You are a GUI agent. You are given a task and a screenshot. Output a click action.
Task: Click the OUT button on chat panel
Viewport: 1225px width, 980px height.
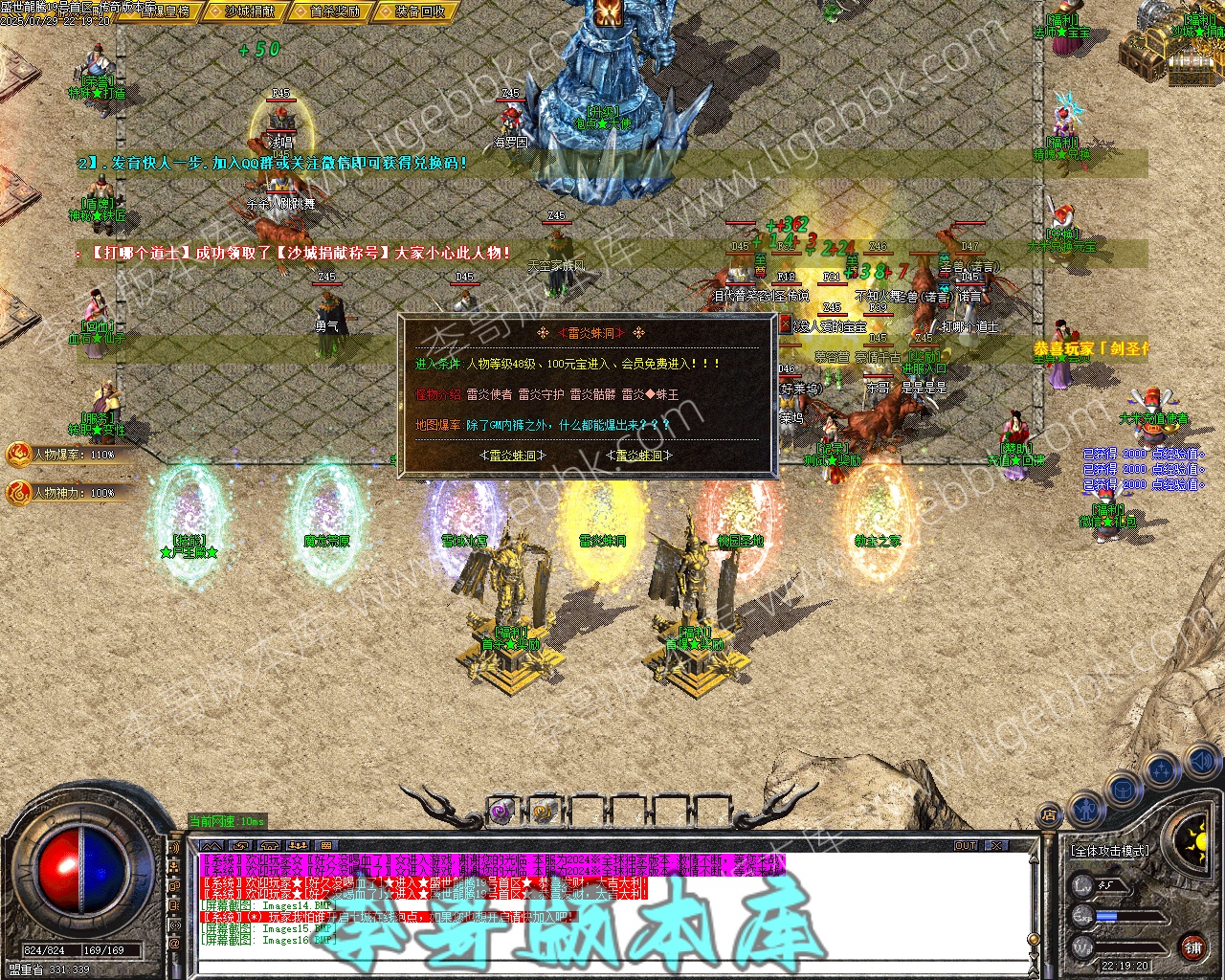point(966,846)
